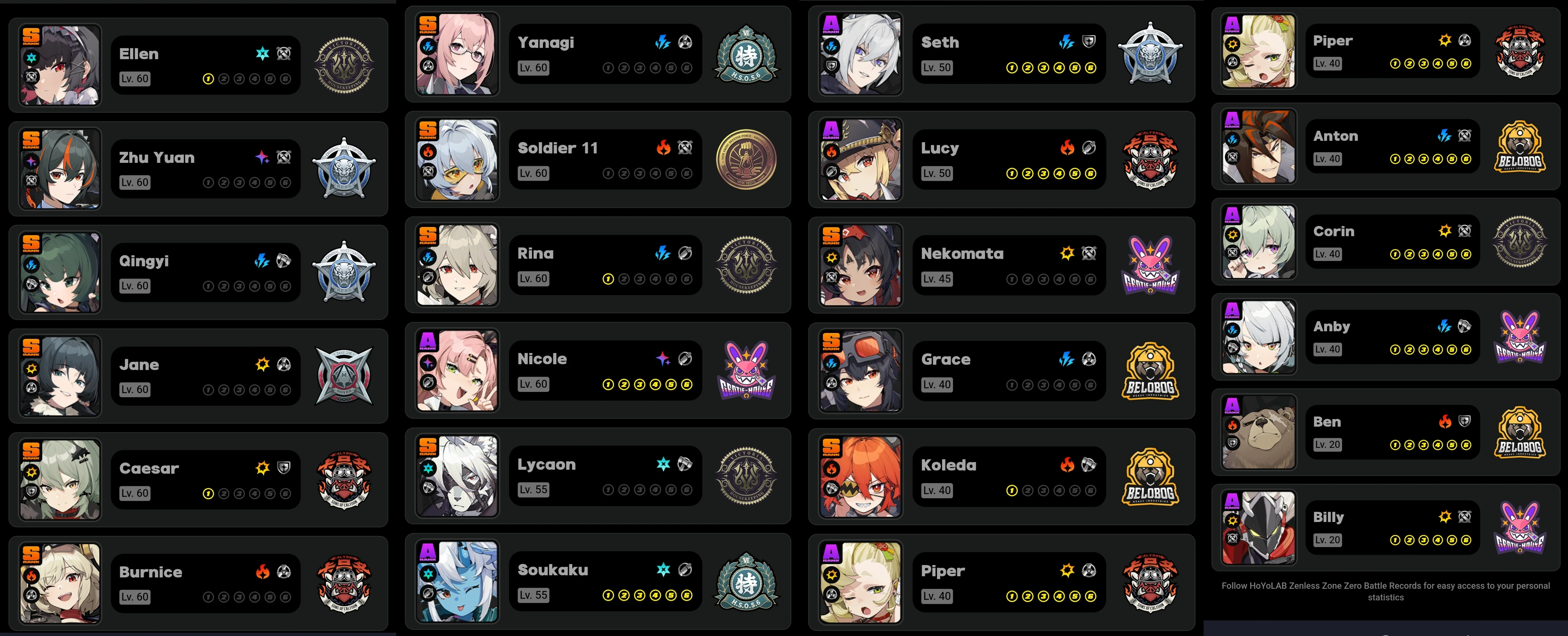1568x636 pixels.
Task: Click Nicole's ether attribute icon
Action: click(663, 358)
